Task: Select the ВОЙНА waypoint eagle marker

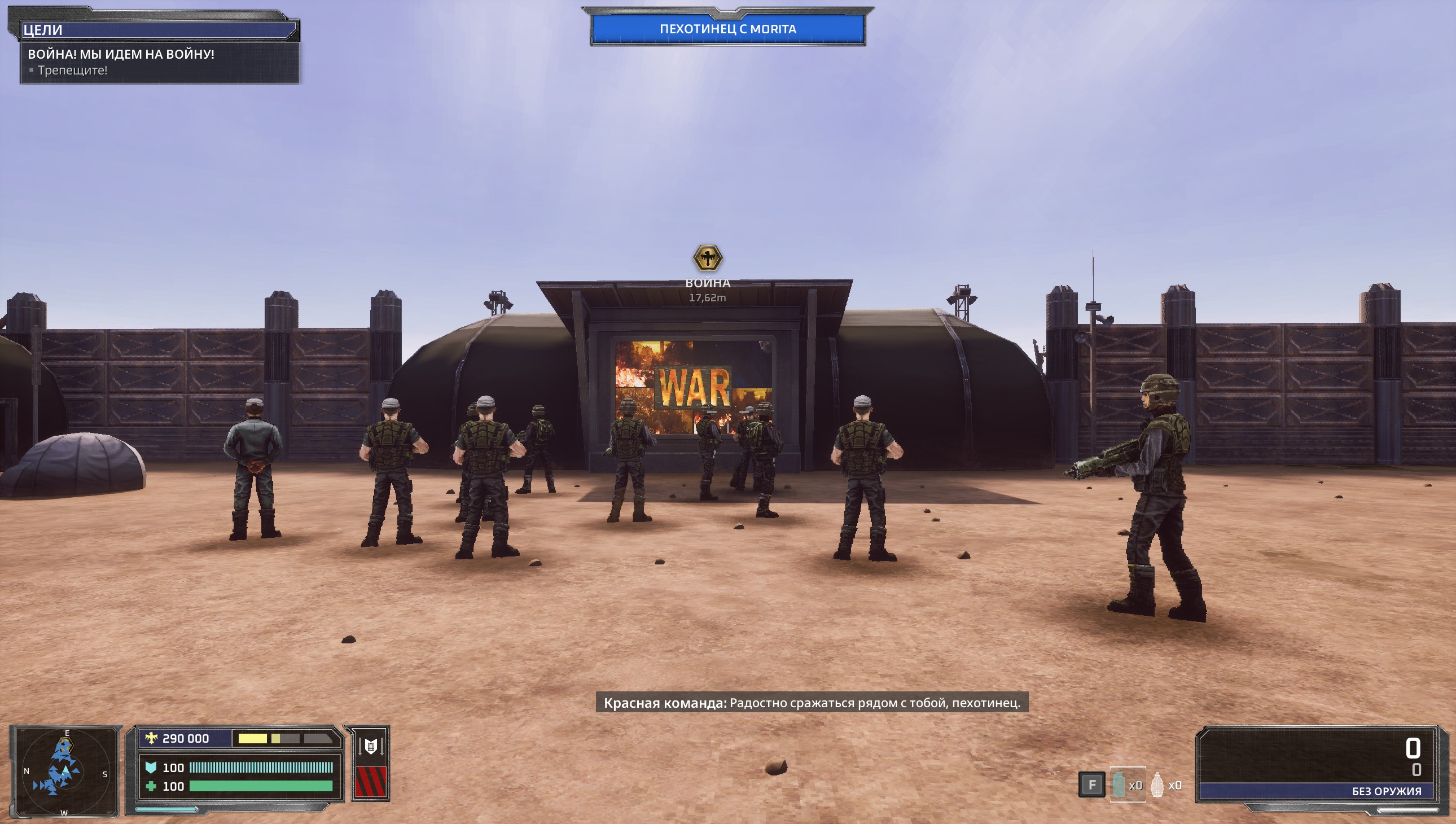Action: 707,258
